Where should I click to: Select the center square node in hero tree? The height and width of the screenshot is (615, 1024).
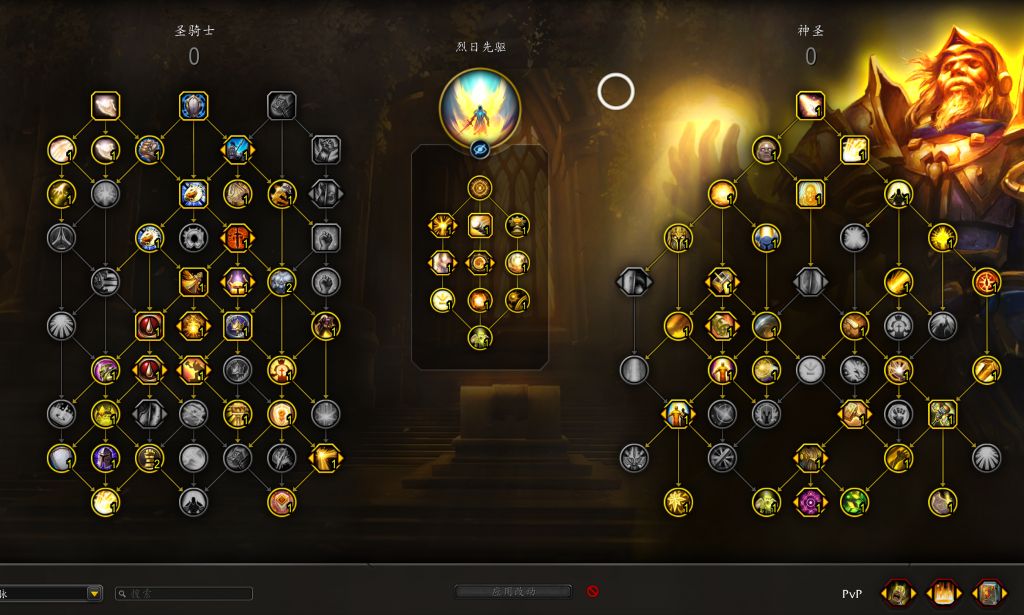[480, 226]
